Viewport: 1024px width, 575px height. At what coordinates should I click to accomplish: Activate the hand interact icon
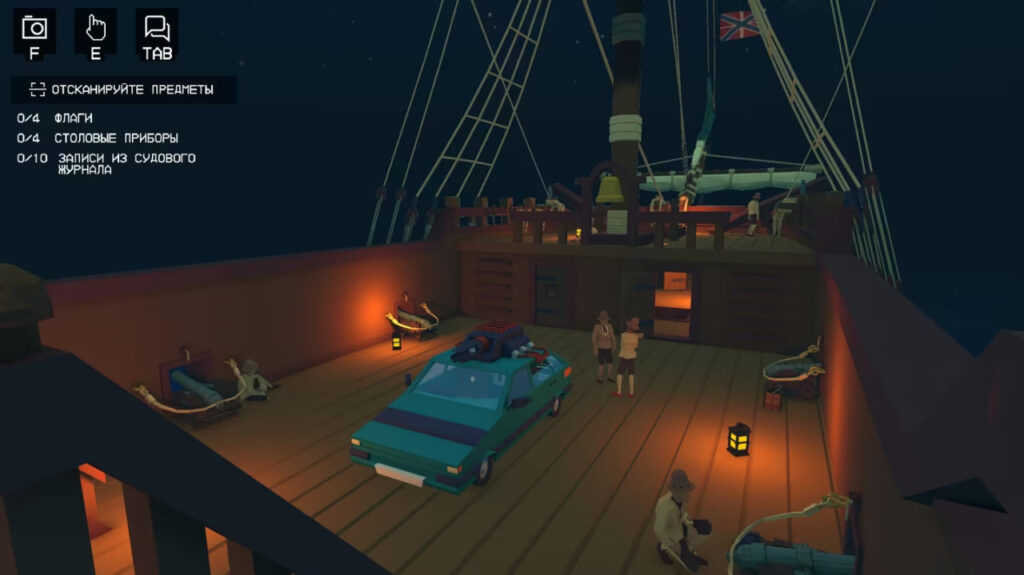(96, 28)
